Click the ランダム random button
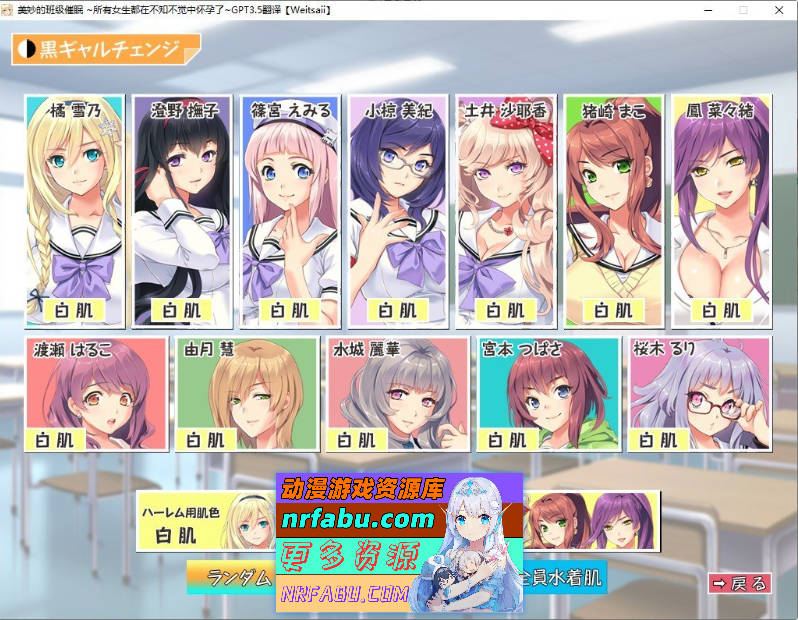This screenshot has width=798, height=620. click(231, 577)
